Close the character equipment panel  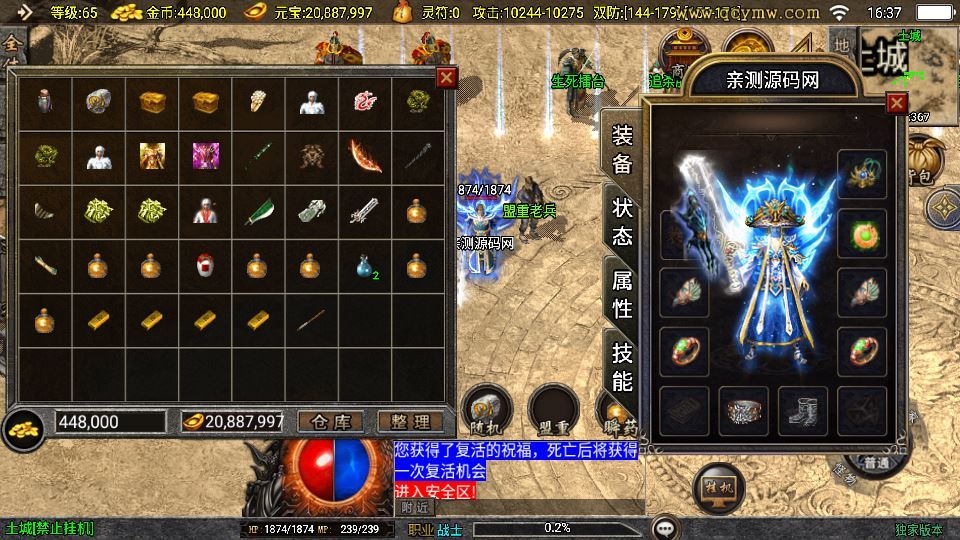pyautogui.click(x=897, y=103)
